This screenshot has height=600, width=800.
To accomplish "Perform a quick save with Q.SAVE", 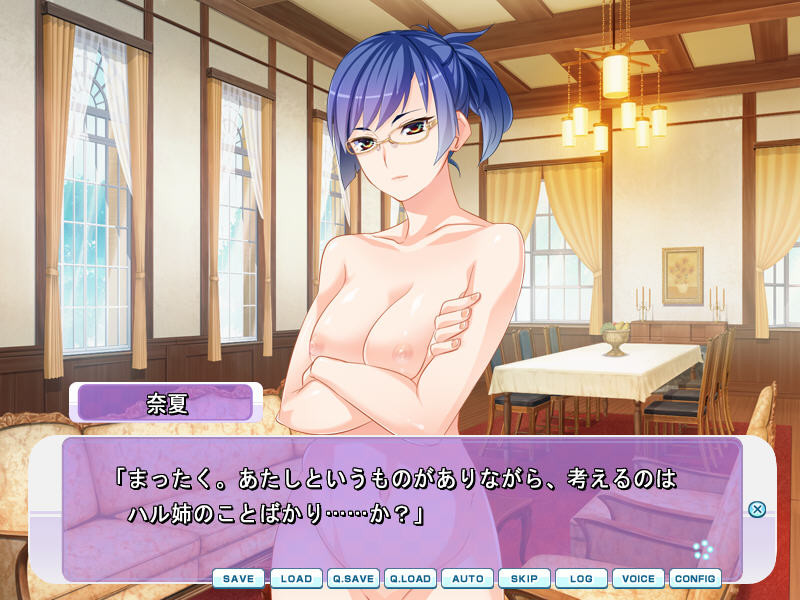I will click(x=353, y=578).
